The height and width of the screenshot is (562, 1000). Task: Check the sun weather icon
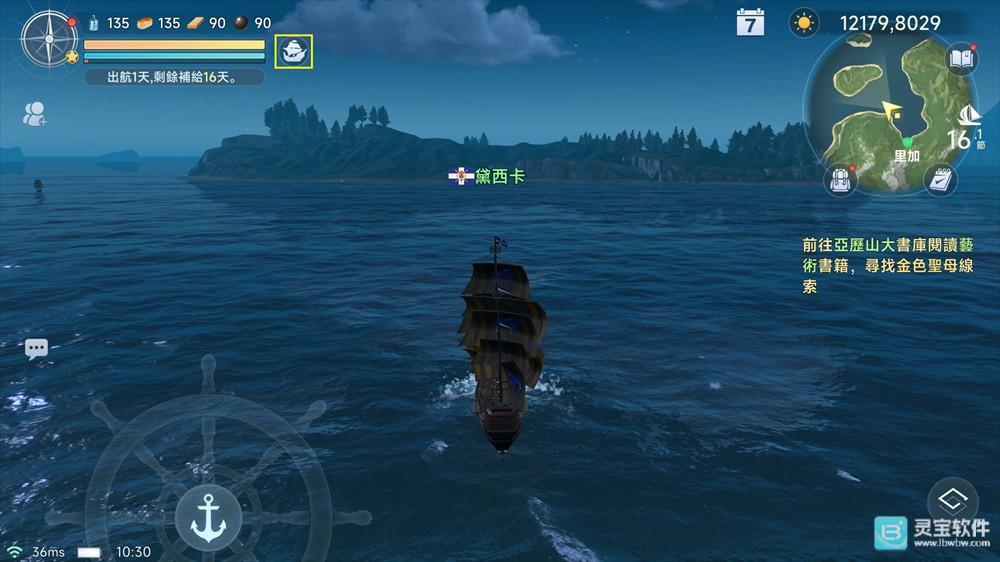803,23
